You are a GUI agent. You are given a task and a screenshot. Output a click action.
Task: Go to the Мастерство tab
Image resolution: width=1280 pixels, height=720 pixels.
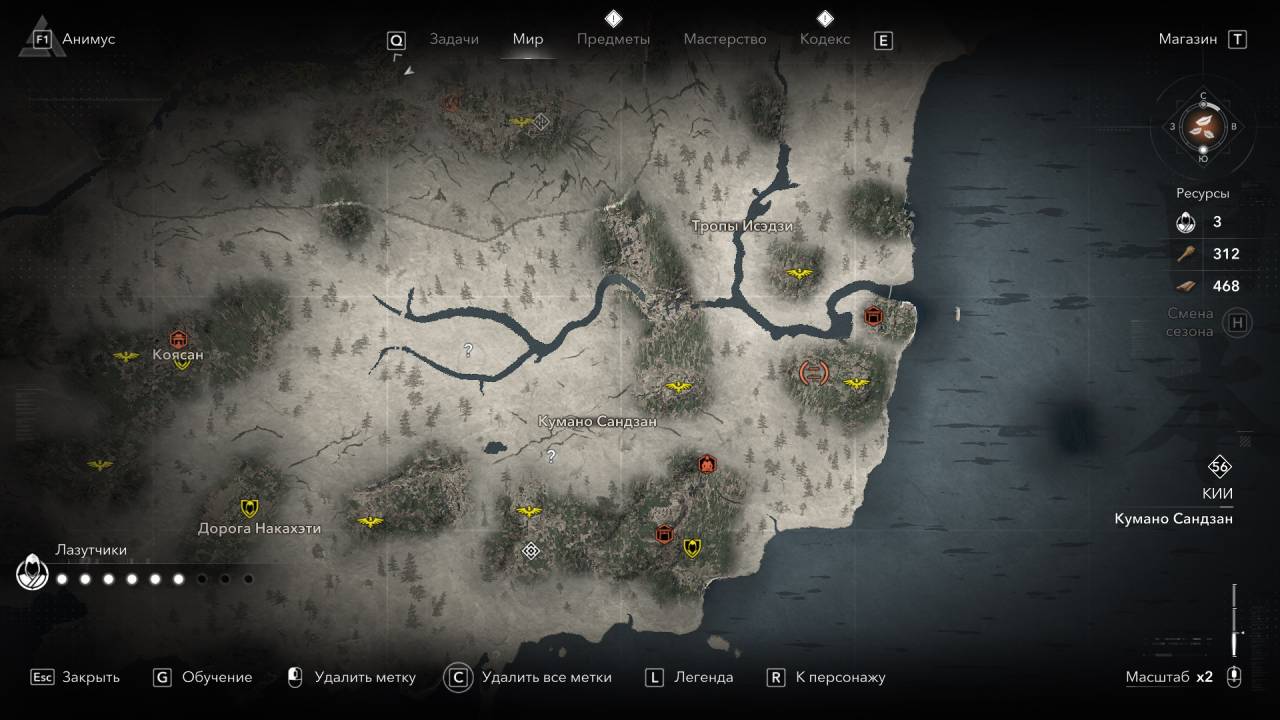tap(725, 39)
